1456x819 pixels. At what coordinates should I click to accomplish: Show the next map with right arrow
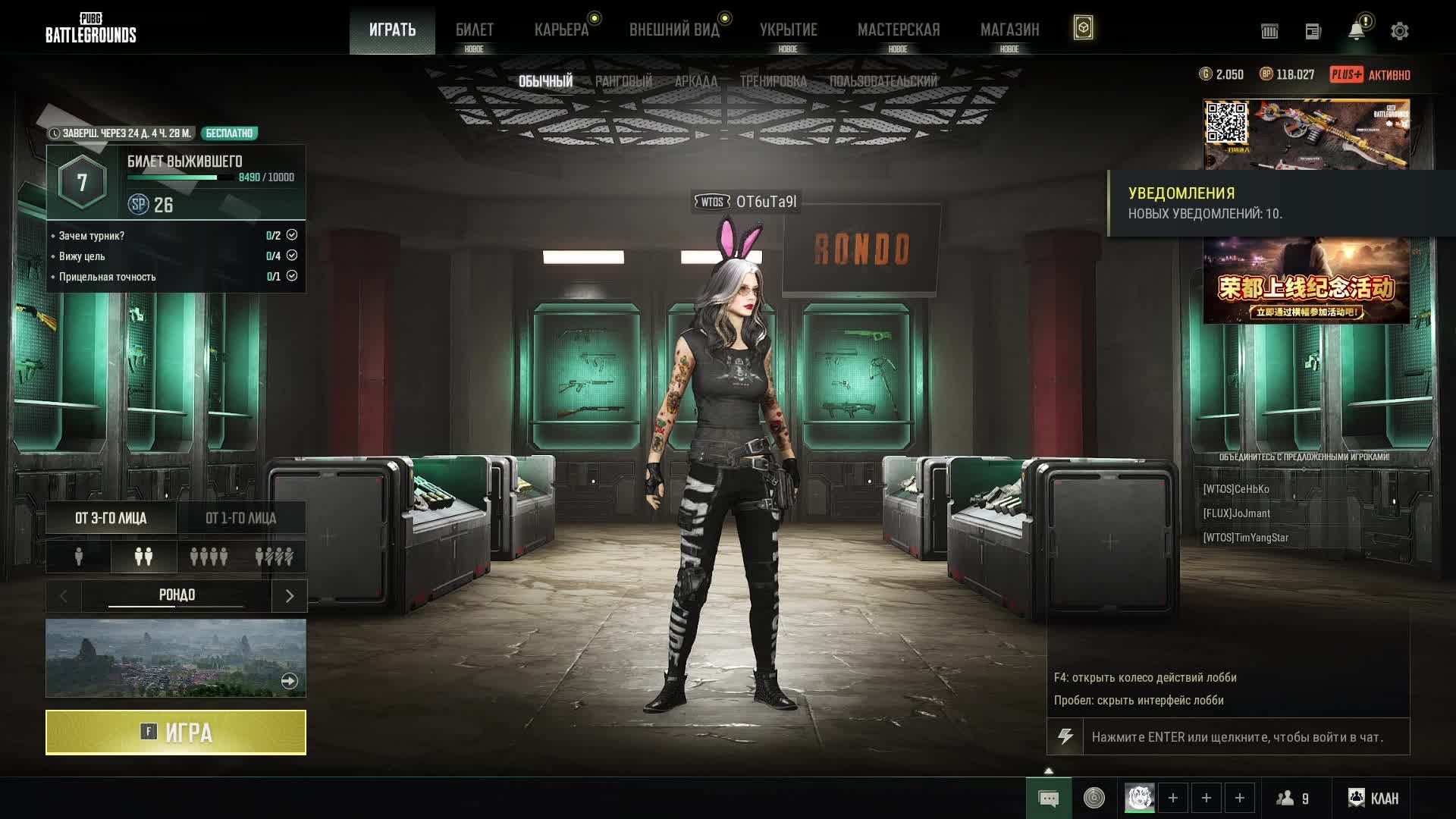(289, 596)
